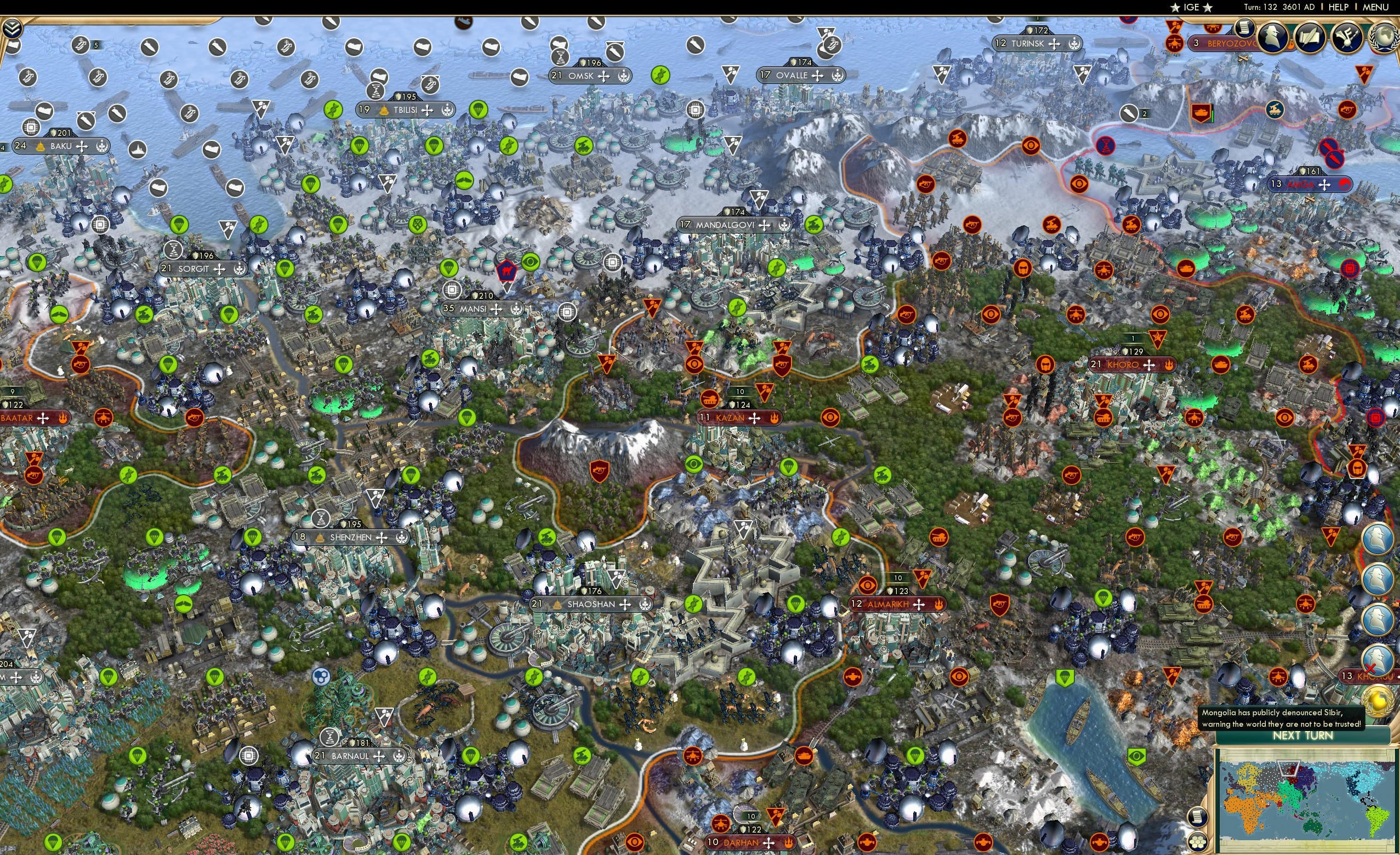Click the laurel globe Diplomacy icon top-right
This screenshot has height=855, width=1400.
[x=1387, y=37]
